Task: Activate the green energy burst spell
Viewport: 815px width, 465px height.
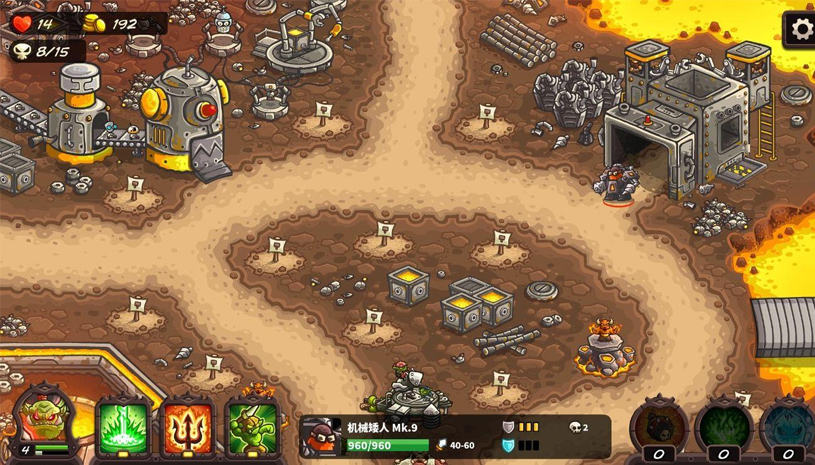Action: click(x=124, y=427)
